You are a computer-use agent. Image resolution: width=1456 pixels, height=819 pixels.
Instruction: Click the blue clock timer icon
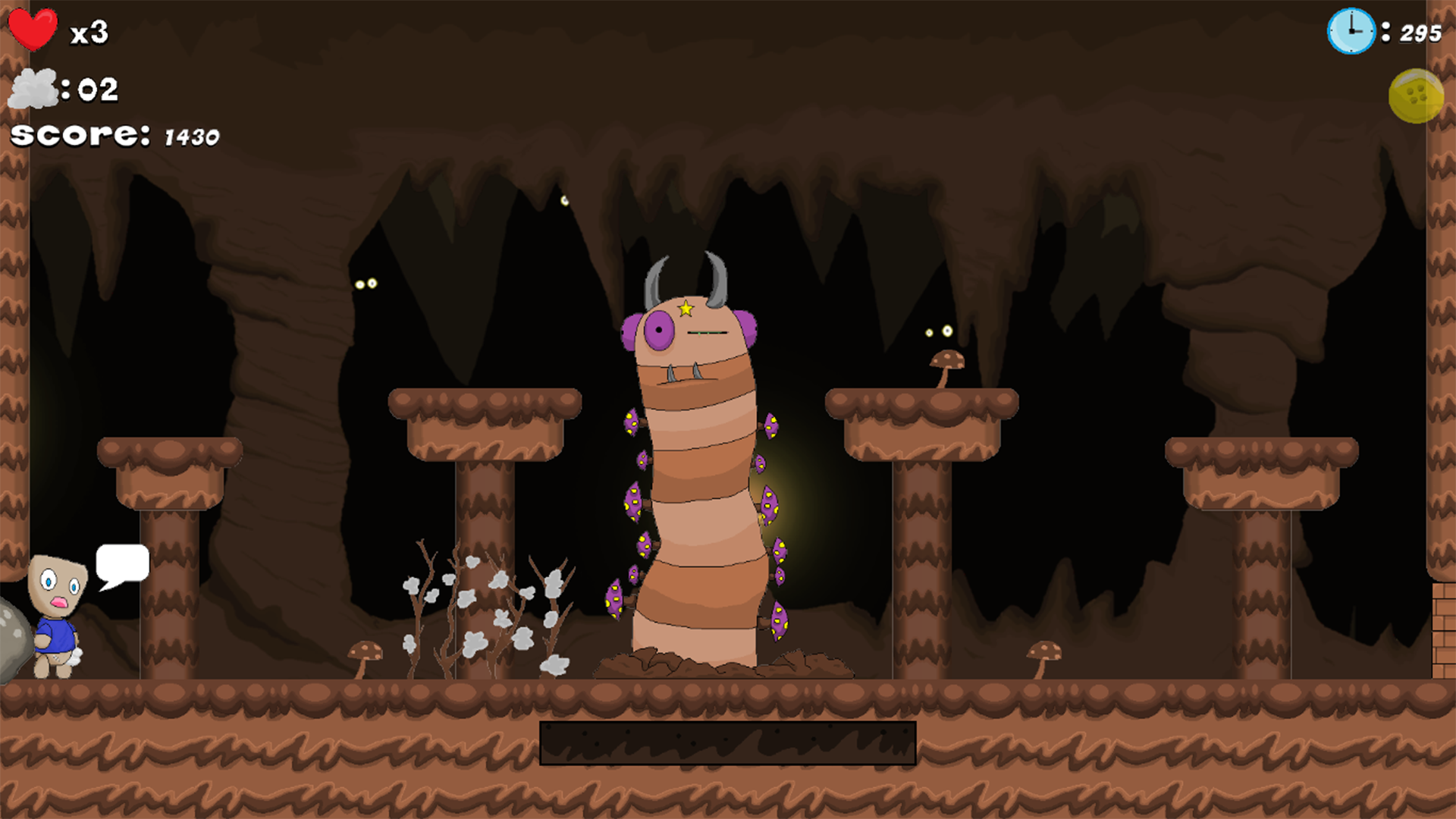pos(1351,30)
